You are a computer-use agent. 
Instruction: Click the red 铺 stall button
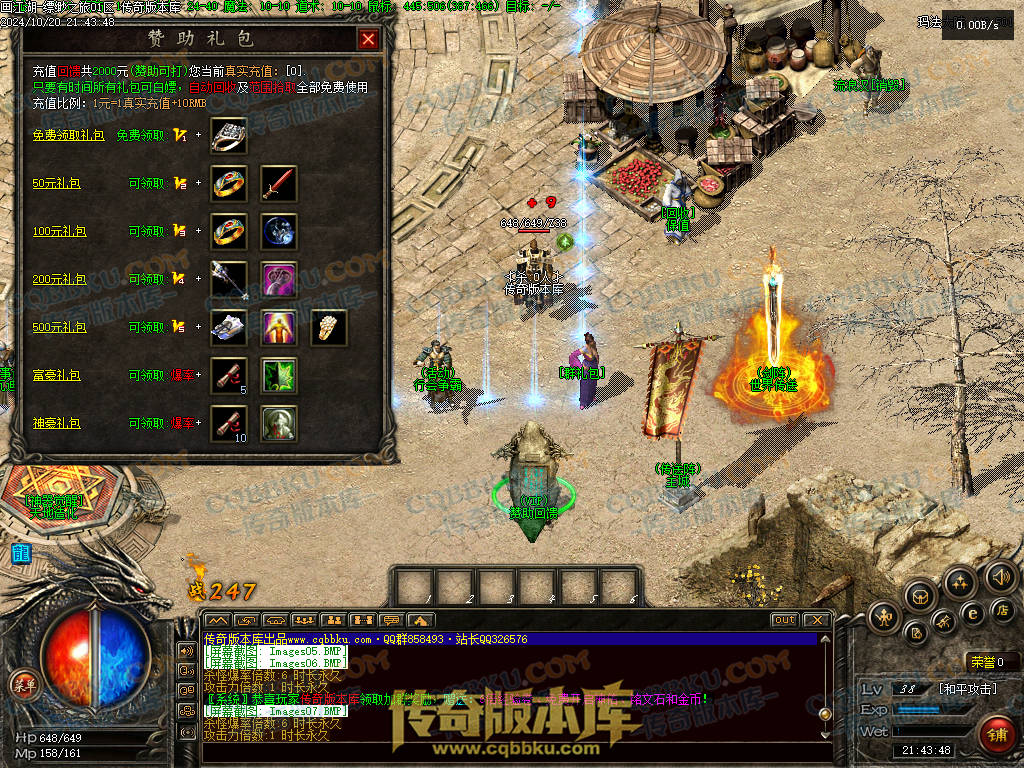pyautogui.click(x=995, y=733)
